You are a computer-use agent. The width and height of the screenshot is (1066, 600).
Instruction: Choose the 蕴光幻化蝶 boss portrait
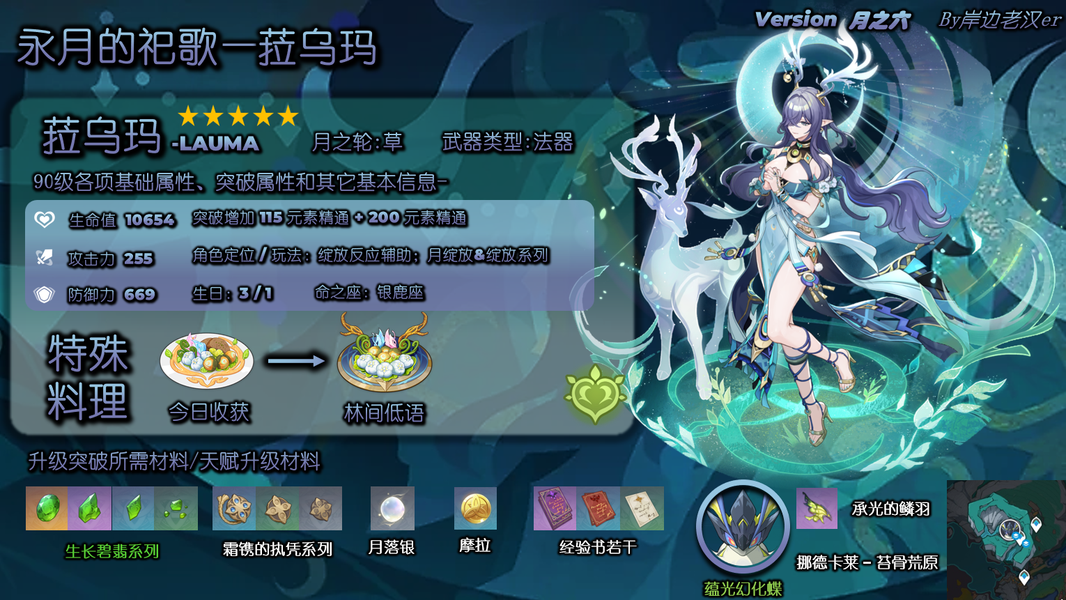tap(740, 523)
